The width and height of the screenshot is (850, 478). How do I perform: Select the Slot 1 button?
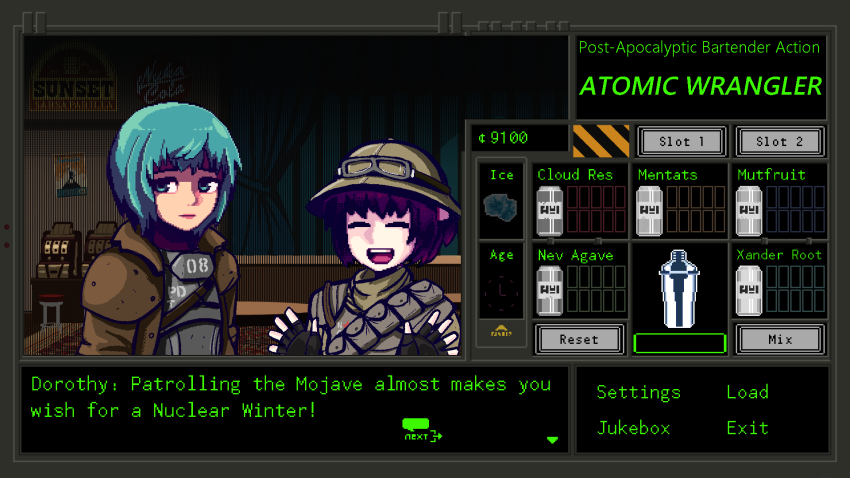coord(679,142)
